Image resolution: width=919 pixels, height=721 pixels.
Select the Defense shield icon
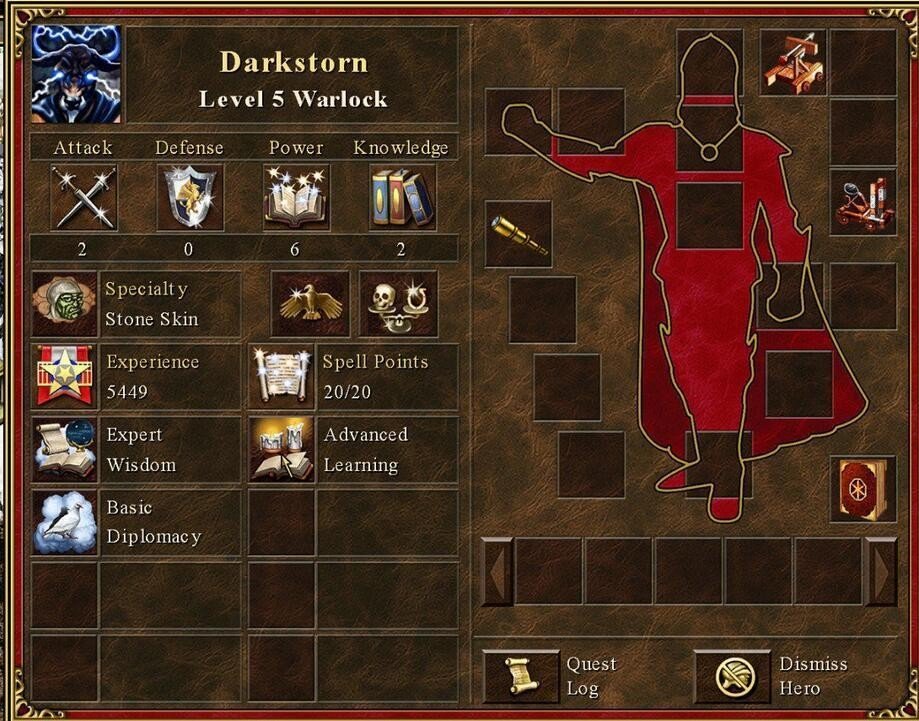click(190, 197)
